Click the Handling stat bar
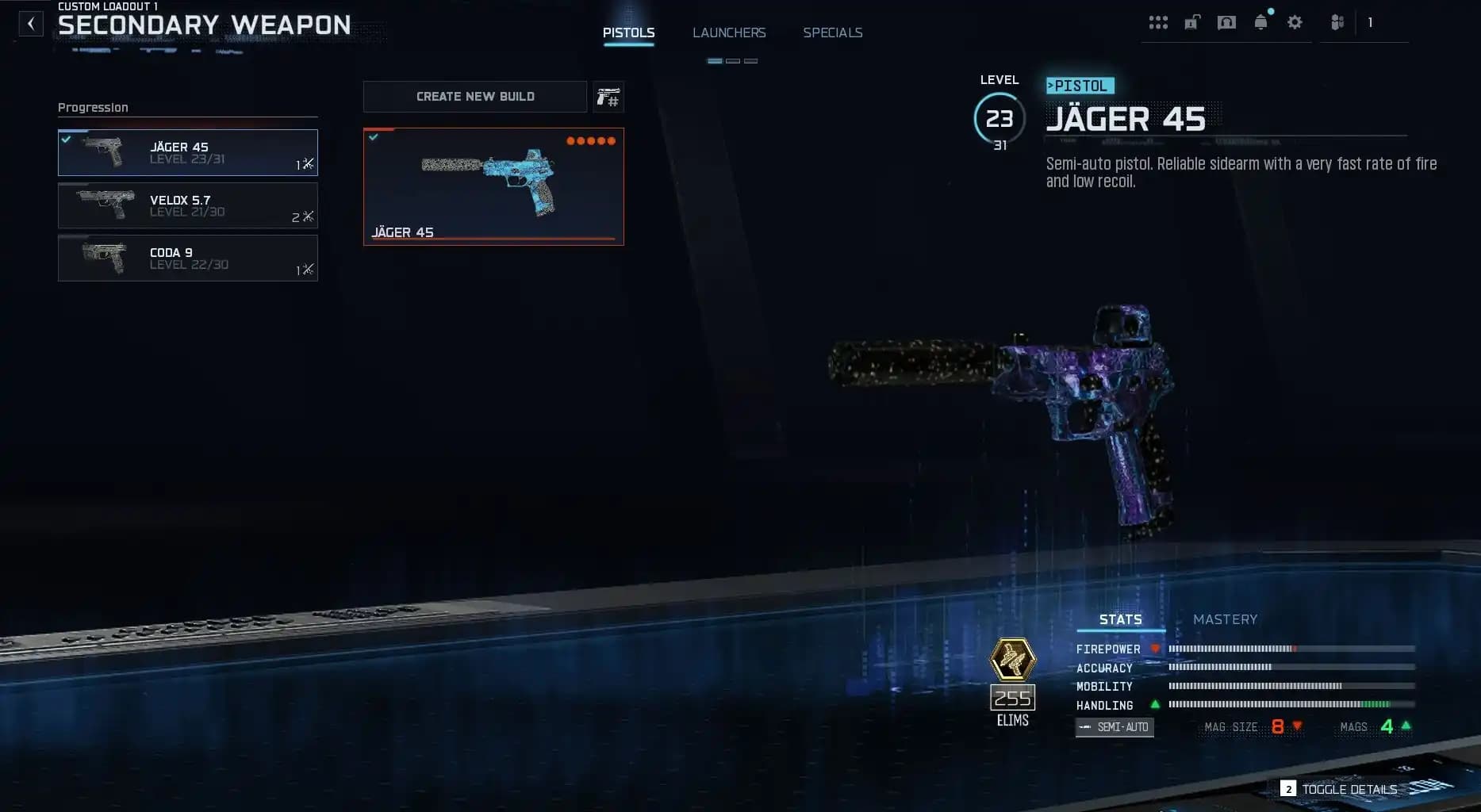Image resolution: width=1481 pixels, height=812 pixels. (x=1289, y=705)
